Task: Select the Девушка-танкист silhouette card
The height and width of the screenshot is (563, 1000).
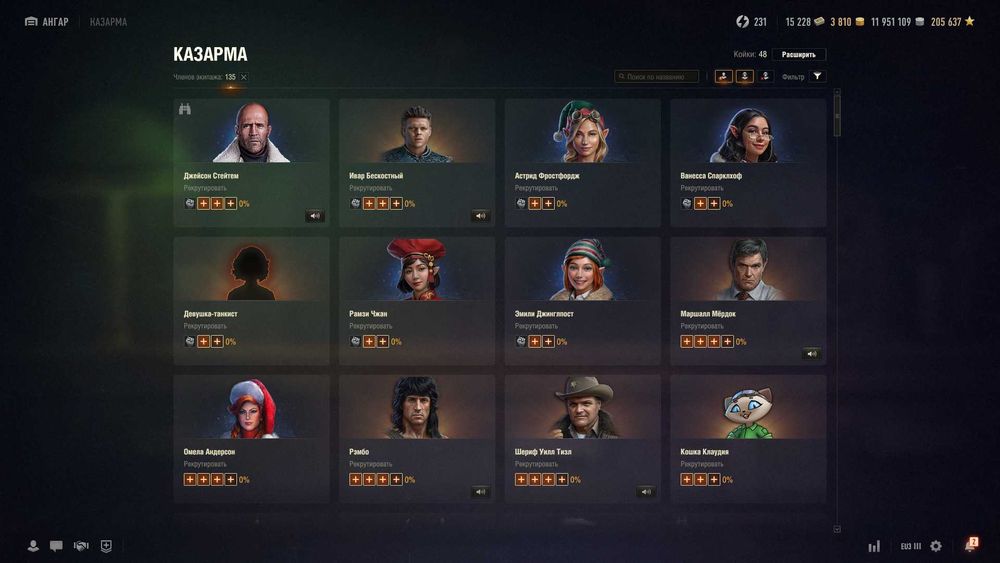Action: (251, 300)
